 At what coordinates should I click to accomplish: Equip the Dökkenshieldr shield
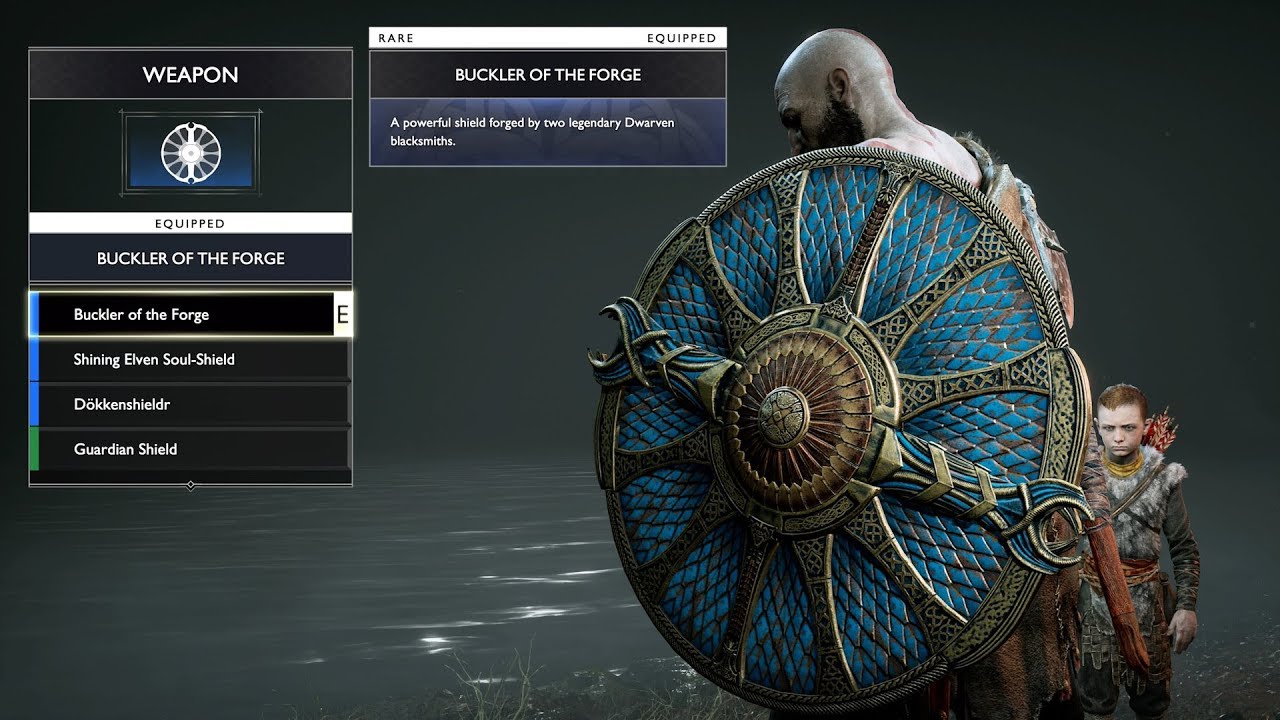pos(190,405)
